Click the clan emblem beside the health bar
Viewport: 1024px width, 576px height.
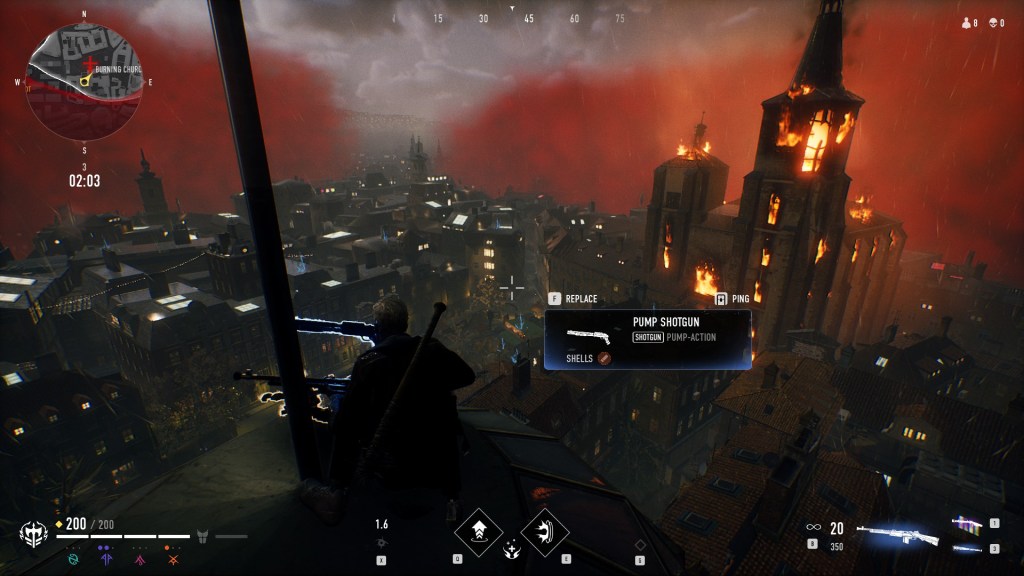point(33,533)
